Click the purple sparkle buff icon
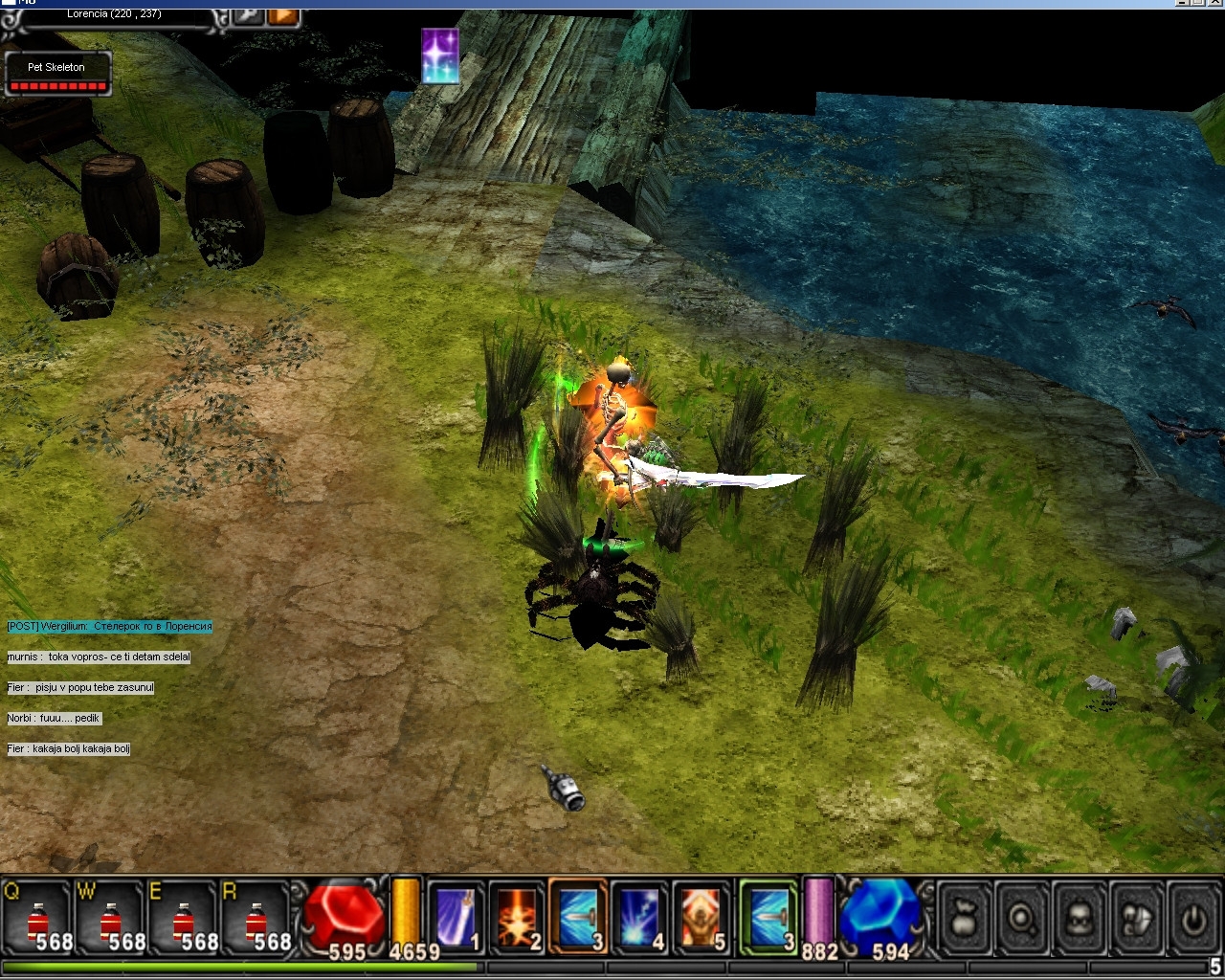The width and height of the screenshot is (1225, 980). (x=440, y=56)
